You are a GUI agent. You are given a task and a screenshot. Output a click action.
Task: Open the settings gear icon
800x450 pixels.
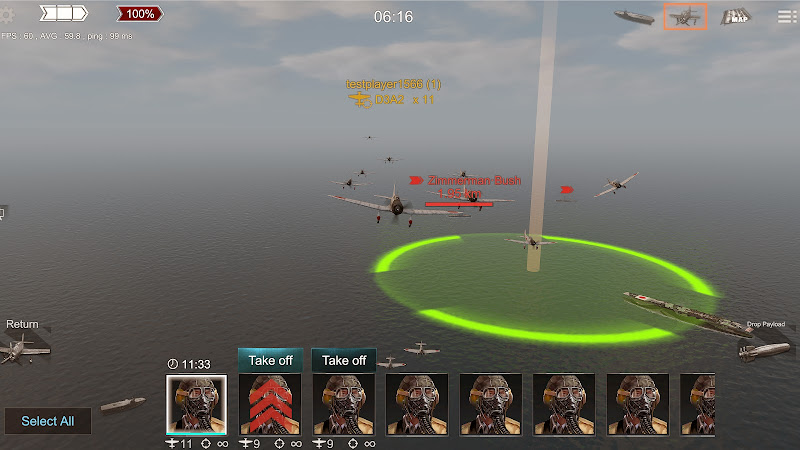[10, 14]
